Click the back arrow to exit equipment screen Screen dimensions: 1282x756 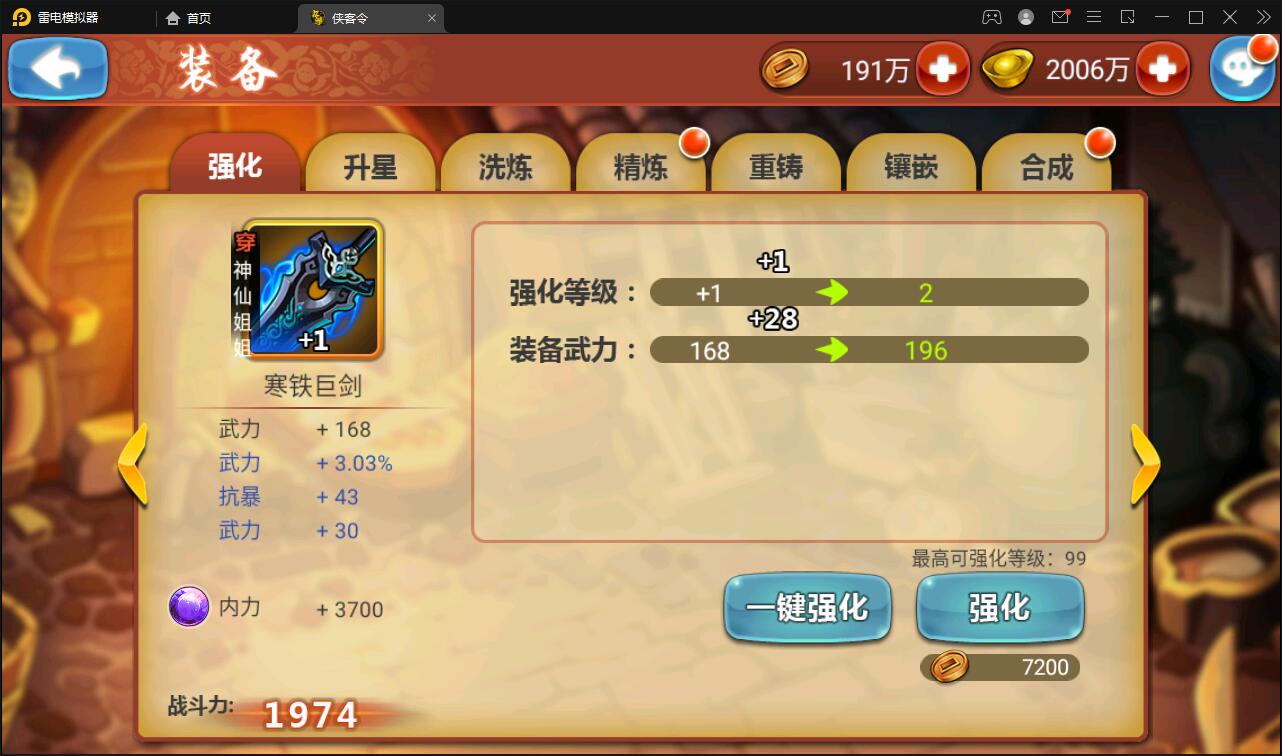click(57, 68)
